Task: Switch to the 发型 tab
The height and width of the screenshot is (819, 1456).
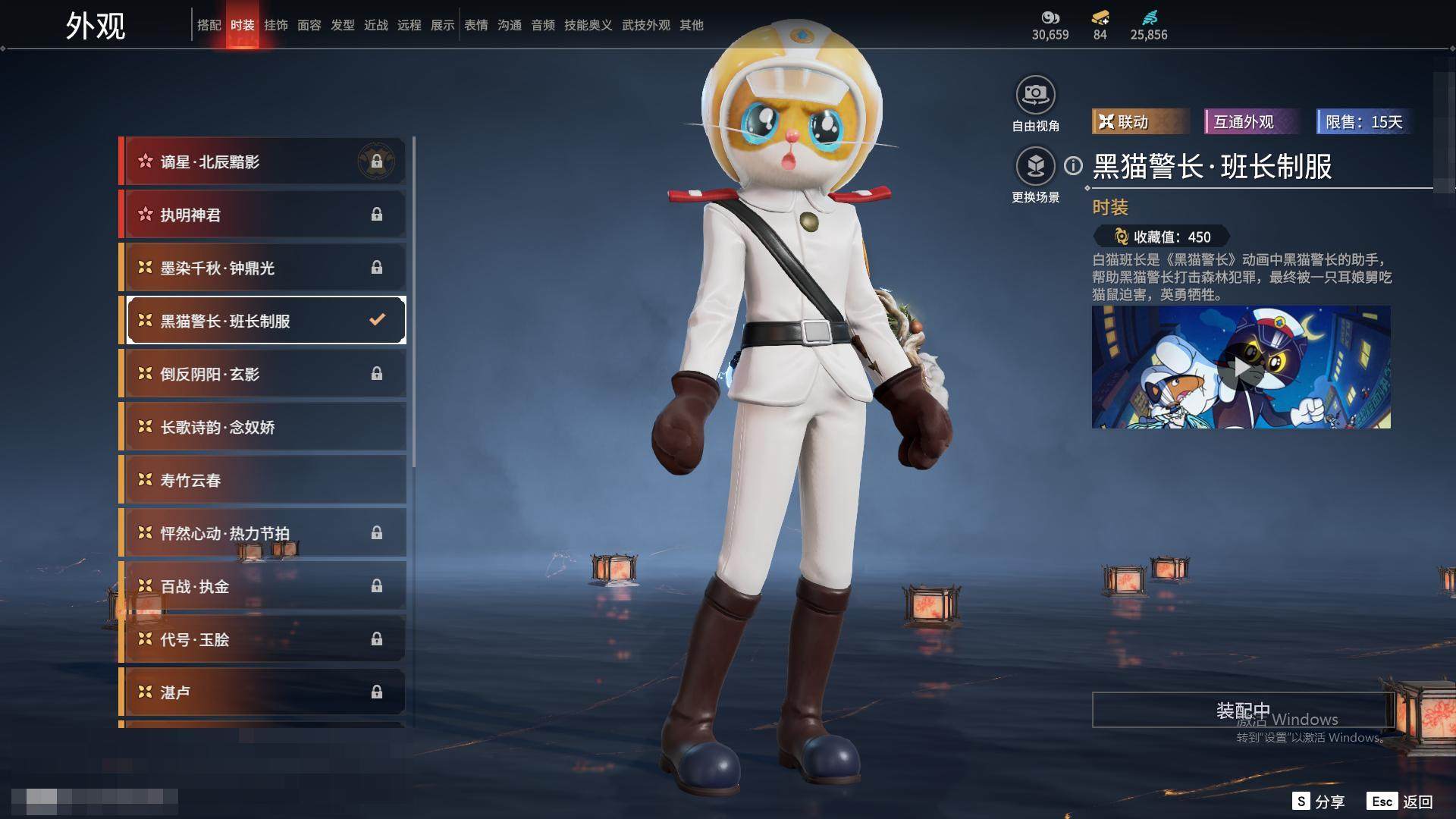Action: coord(342,25)
